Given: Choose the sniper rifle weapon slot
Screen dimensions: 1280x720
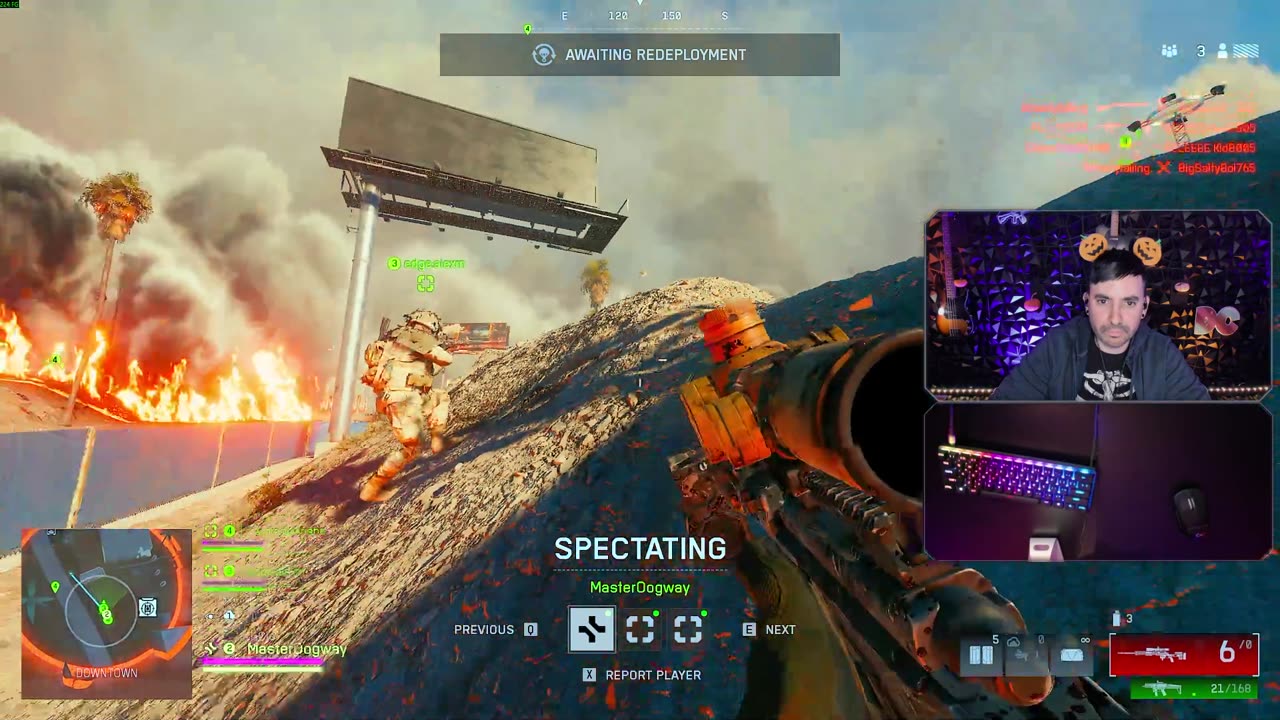Looking at the screenshot, I should click(1183, 654).
